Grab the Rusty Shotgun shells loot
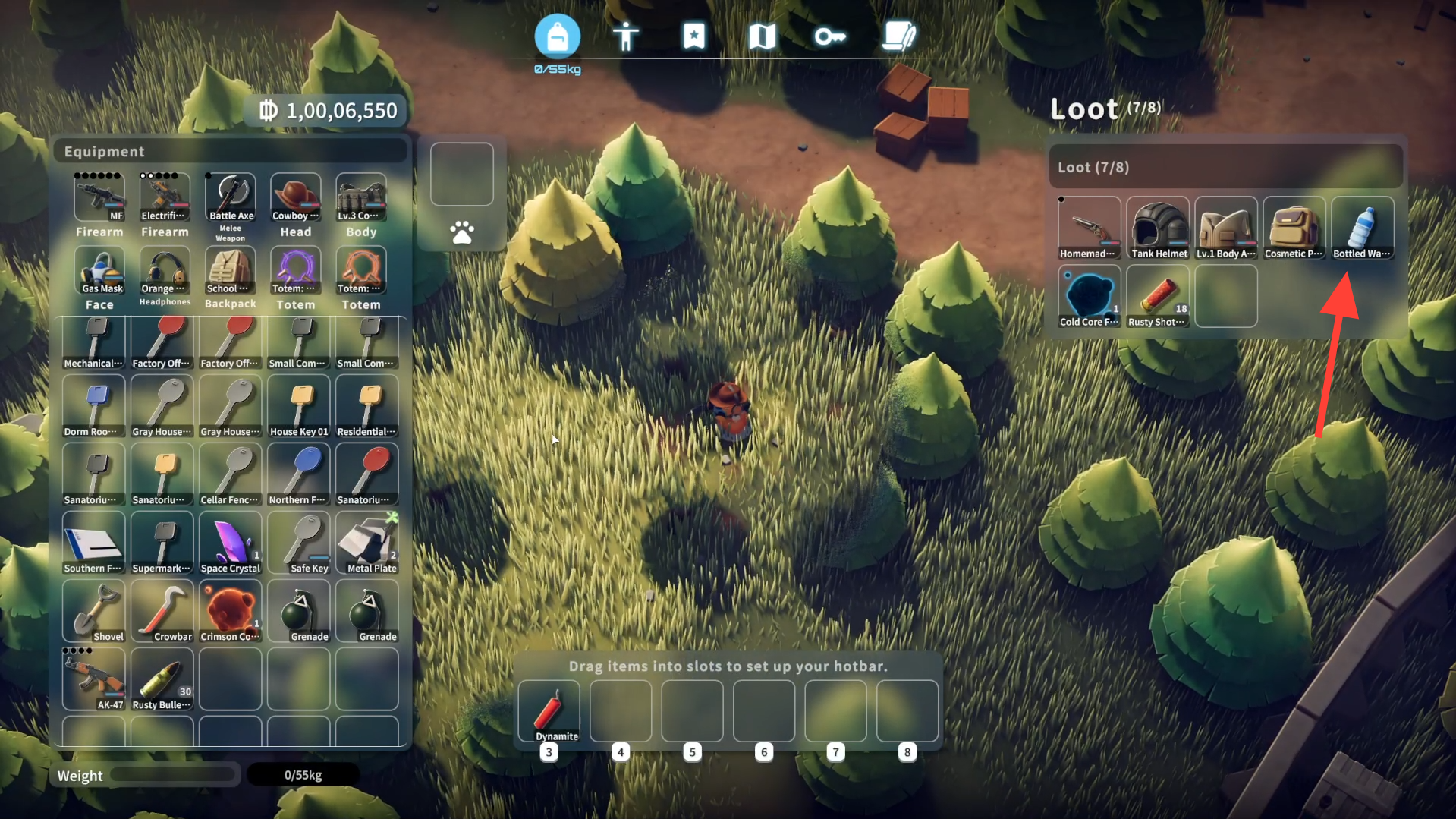 pos(1158,296)
